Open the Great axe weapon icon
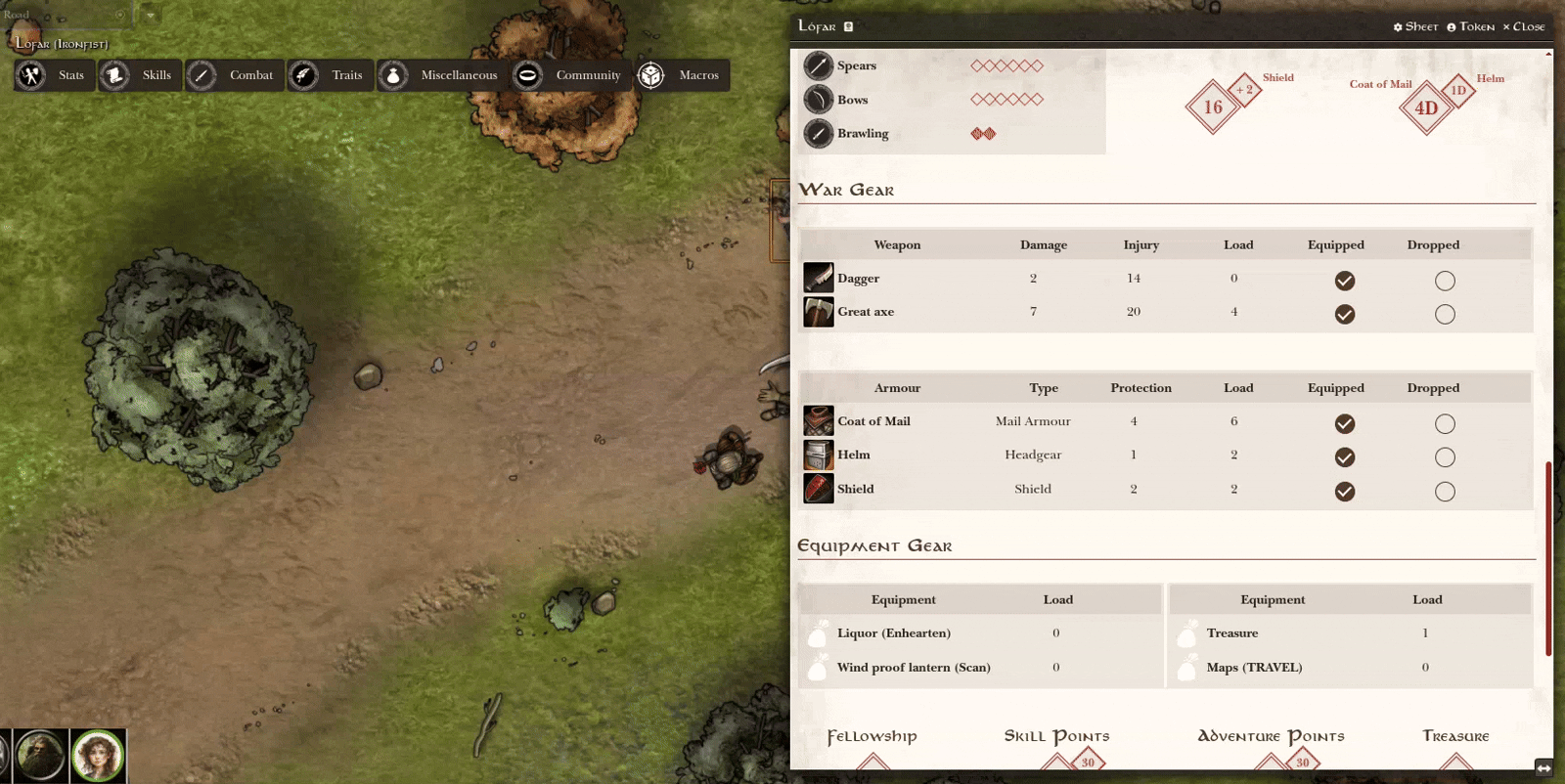 [818, 312]
